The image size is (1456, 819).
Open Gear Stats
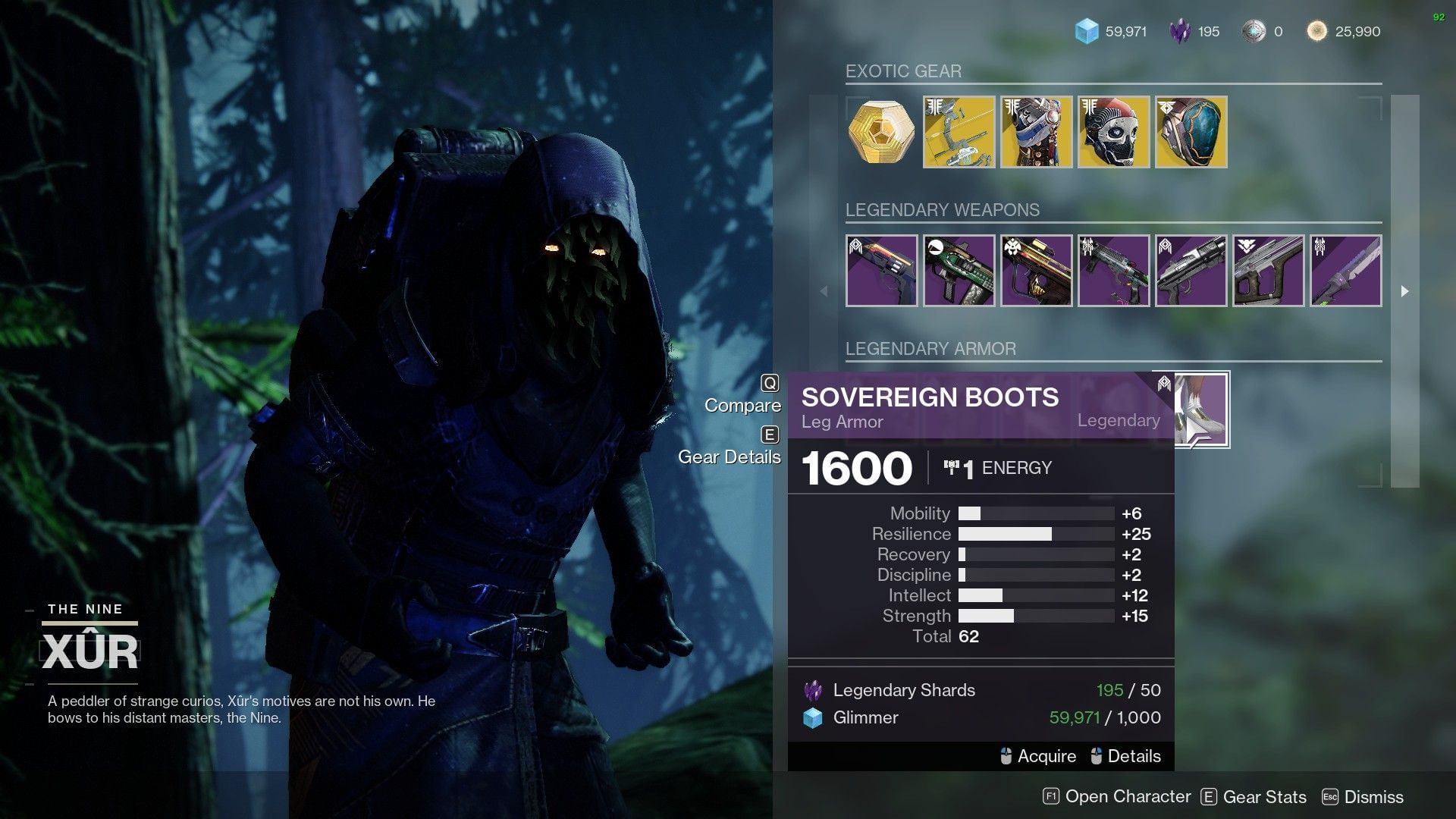(x=1263, y=797)
